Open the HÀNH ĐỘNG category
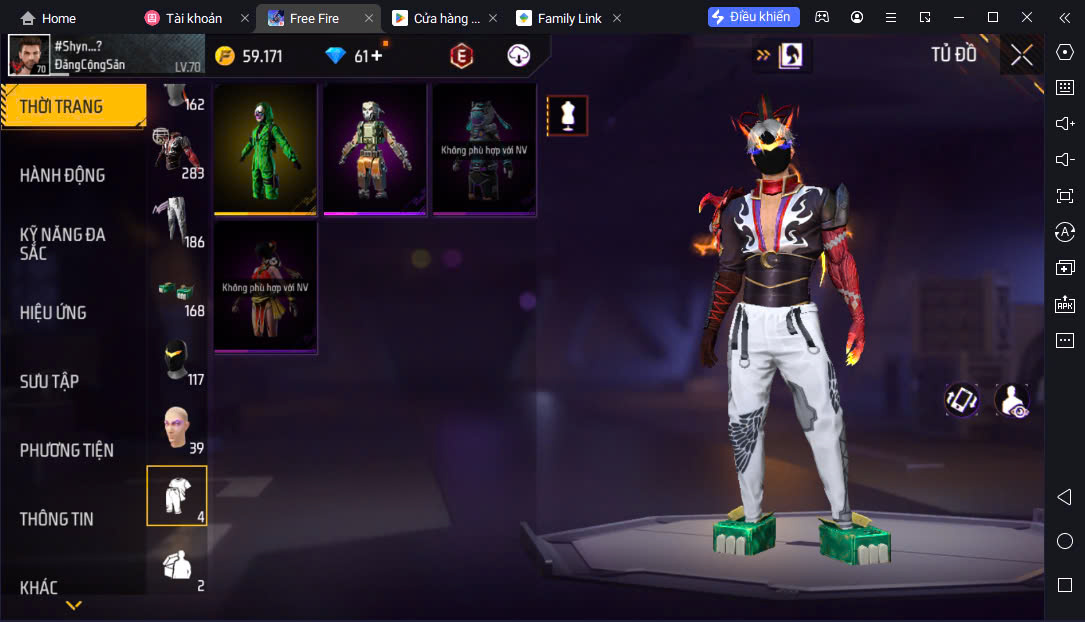1085x622 pixels. pyautogui.click(x=62, y=175)
